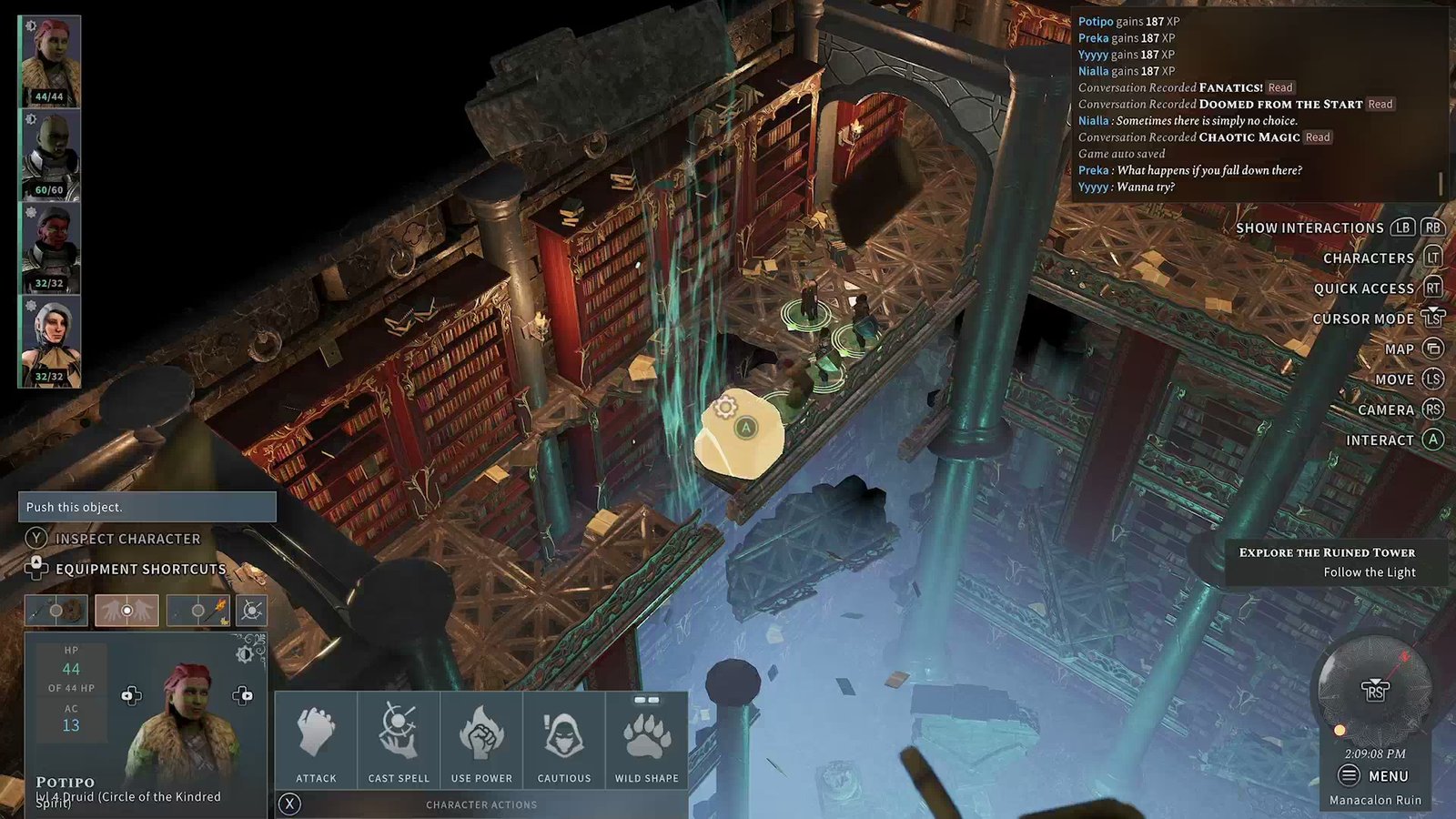The width and height of the screenshot is (1456, 819).
Task: Open the Cast Spell action
Action: tap(399, 741)
